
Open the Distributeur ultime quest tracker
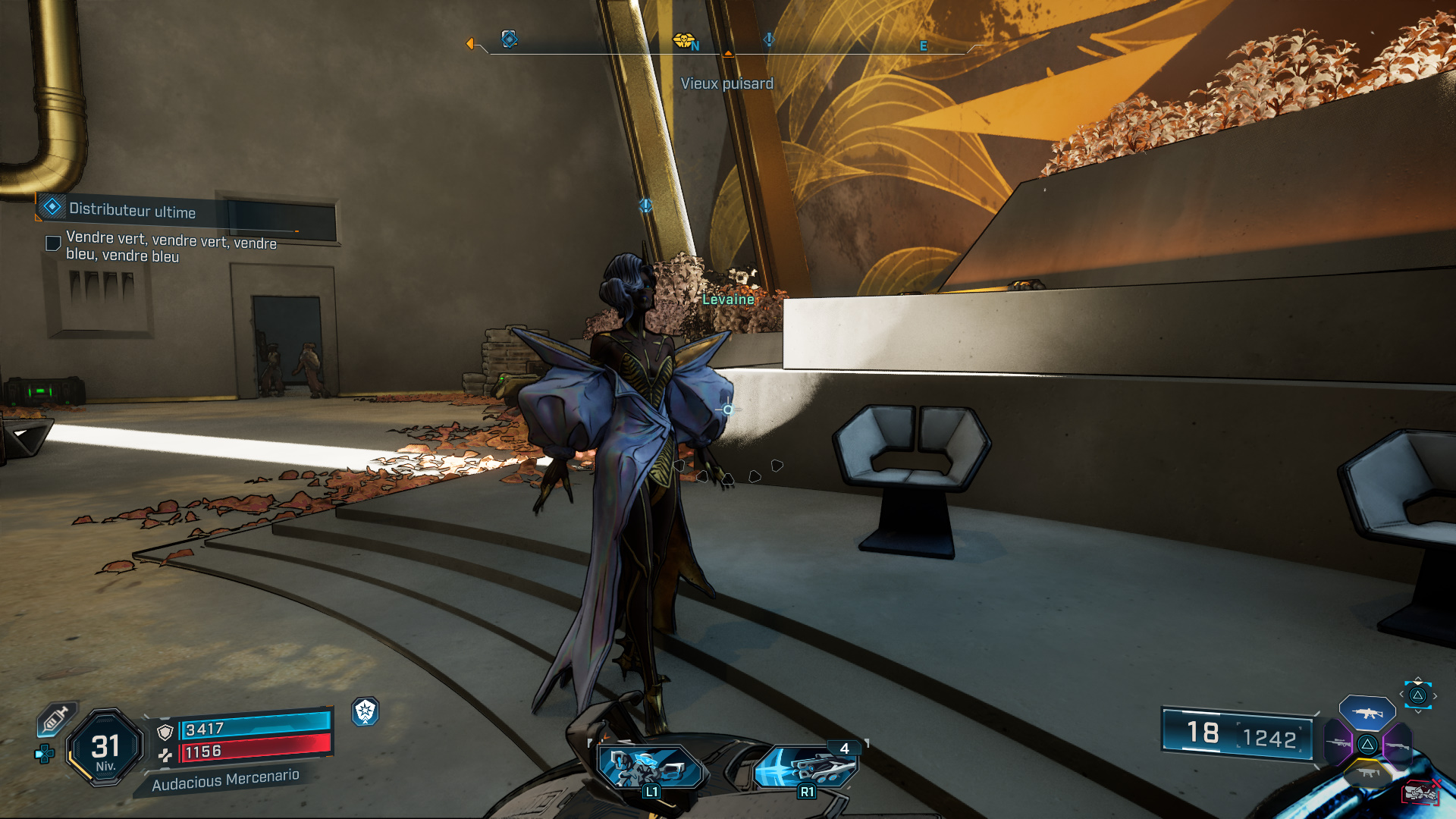pos(133,211)
